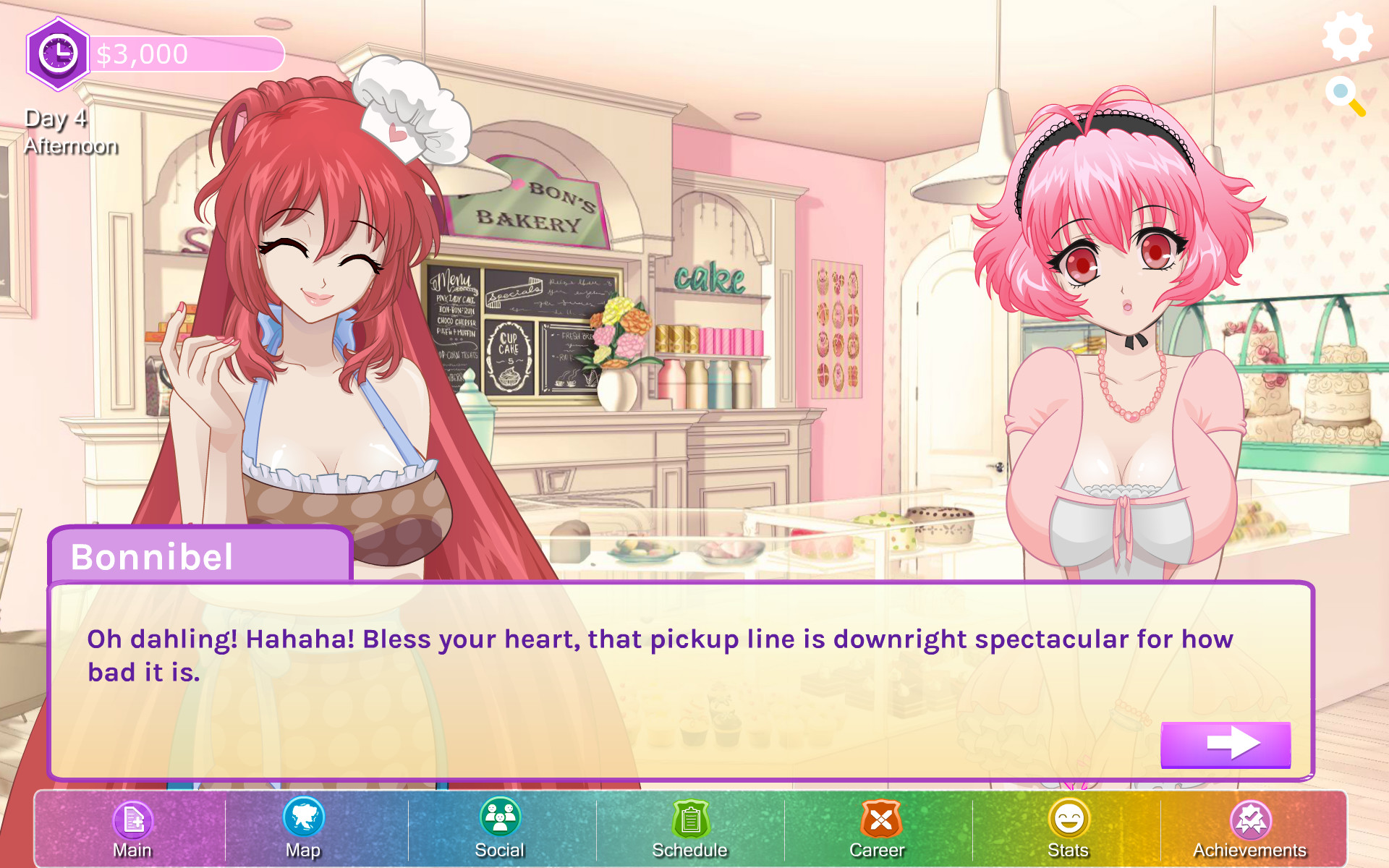This screenshot has width=1389, height=868.
Task: Open the Career screen
Action: (878, 828)
